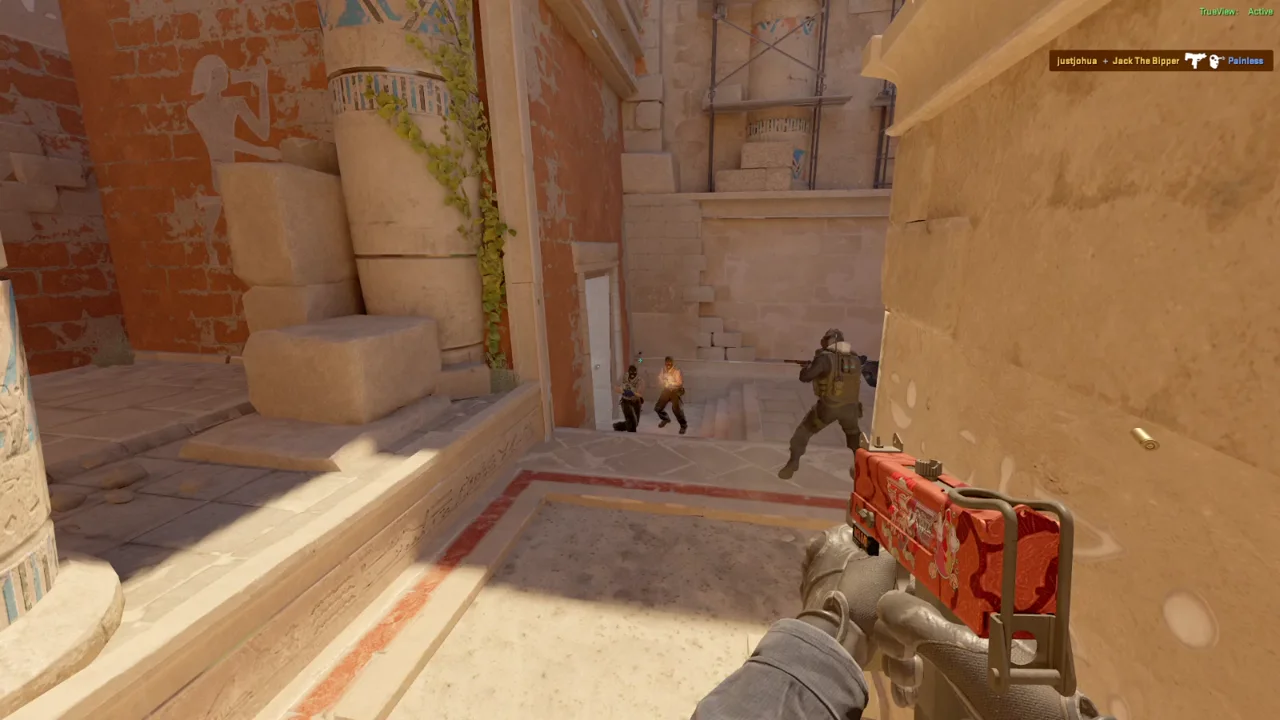This screenshot has width=1280, height=720.
Task: Select the Jack The Bipper name label
Action: point(1146,61)
